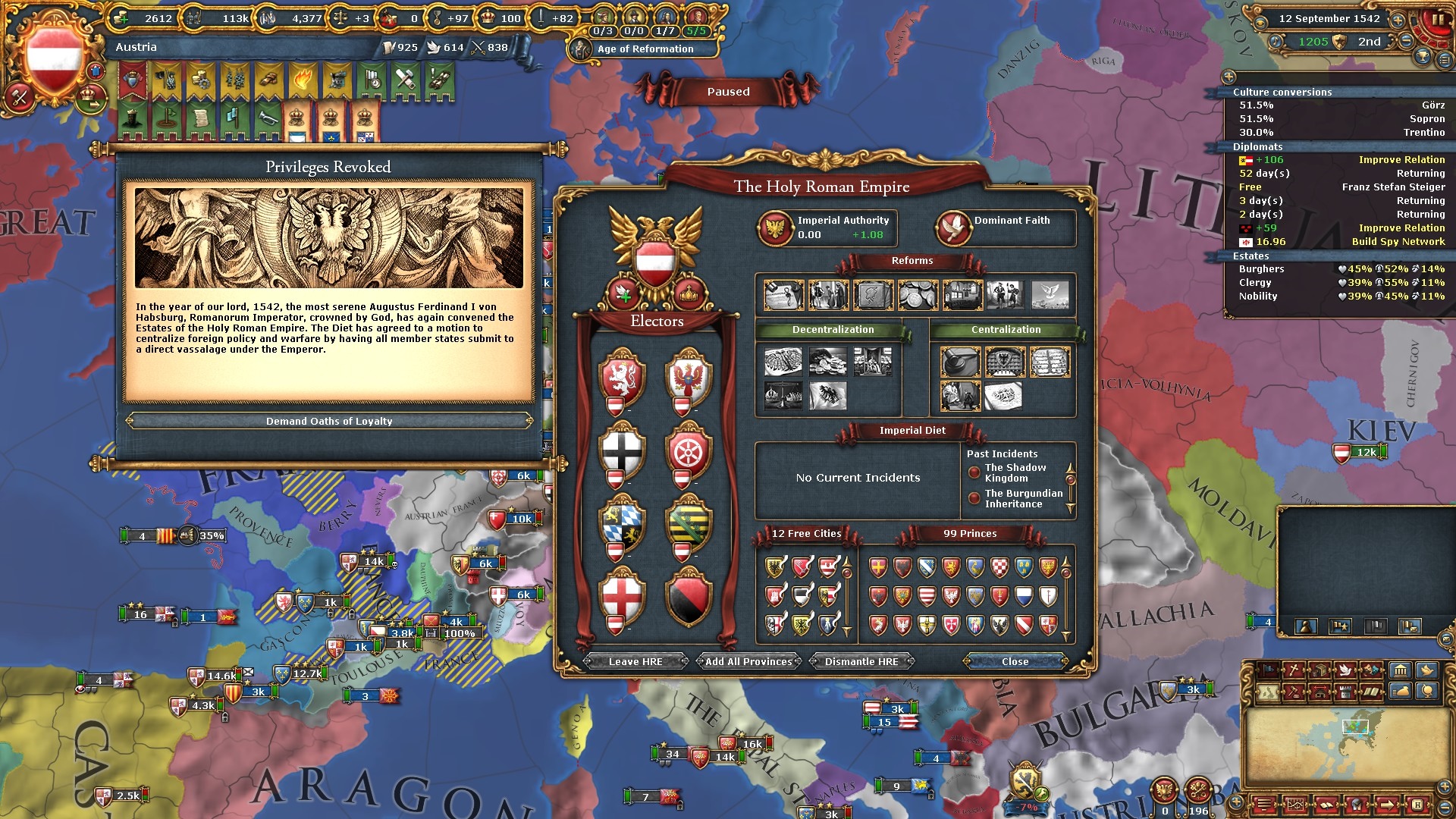Click the Dominant Faith dove icon
The width and height of the screenshot is (1456, 819).
coord(953,227)
